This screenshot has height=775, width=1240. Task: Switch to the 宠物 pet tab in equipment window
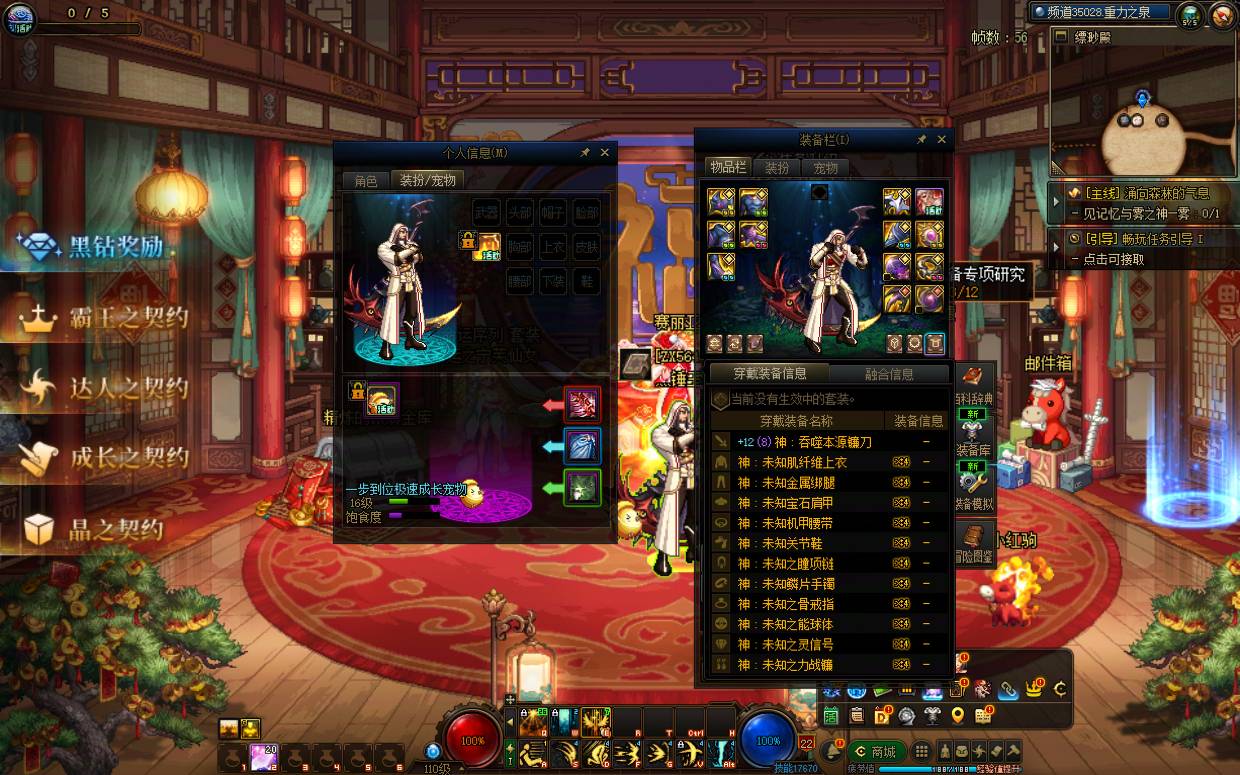825,168
